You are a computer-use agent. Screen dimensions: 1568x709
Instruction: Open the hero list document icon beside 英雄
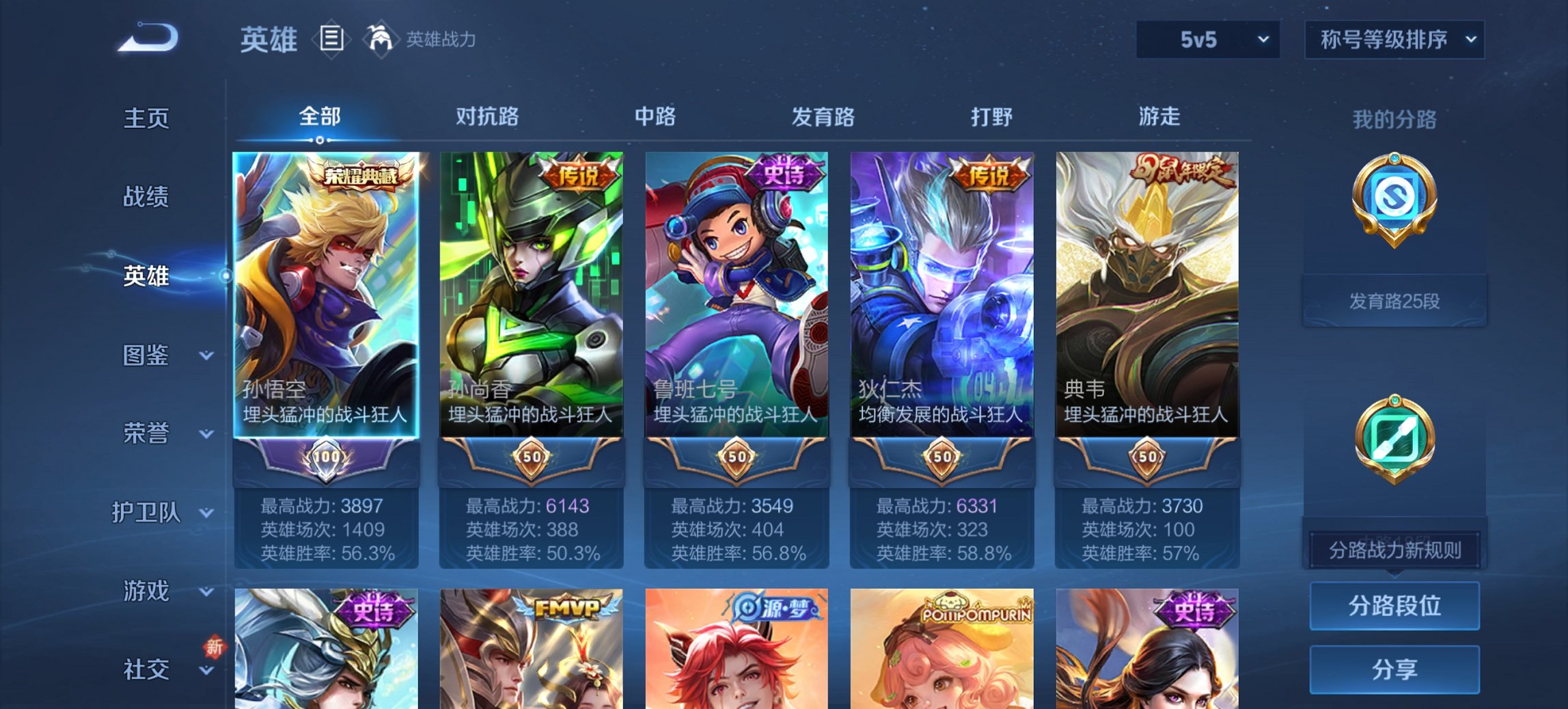pyautogui.click(x=332, y=39)
